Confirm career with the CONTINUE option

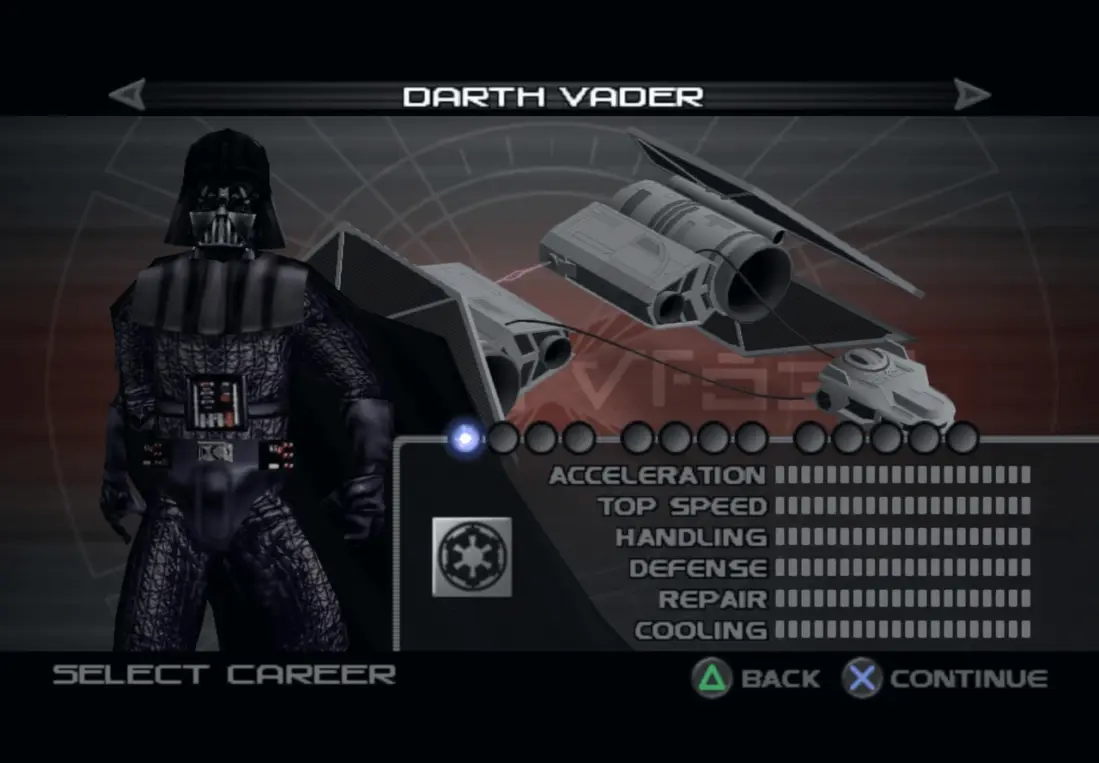tap(945, 678)
